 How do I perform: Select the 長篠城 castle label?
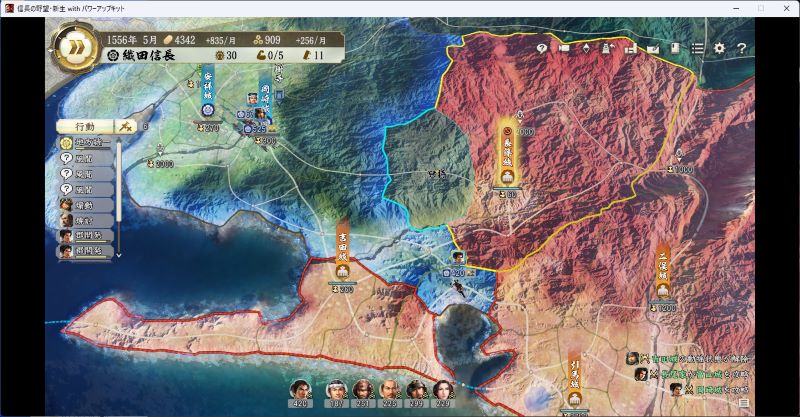pos(509,155)
